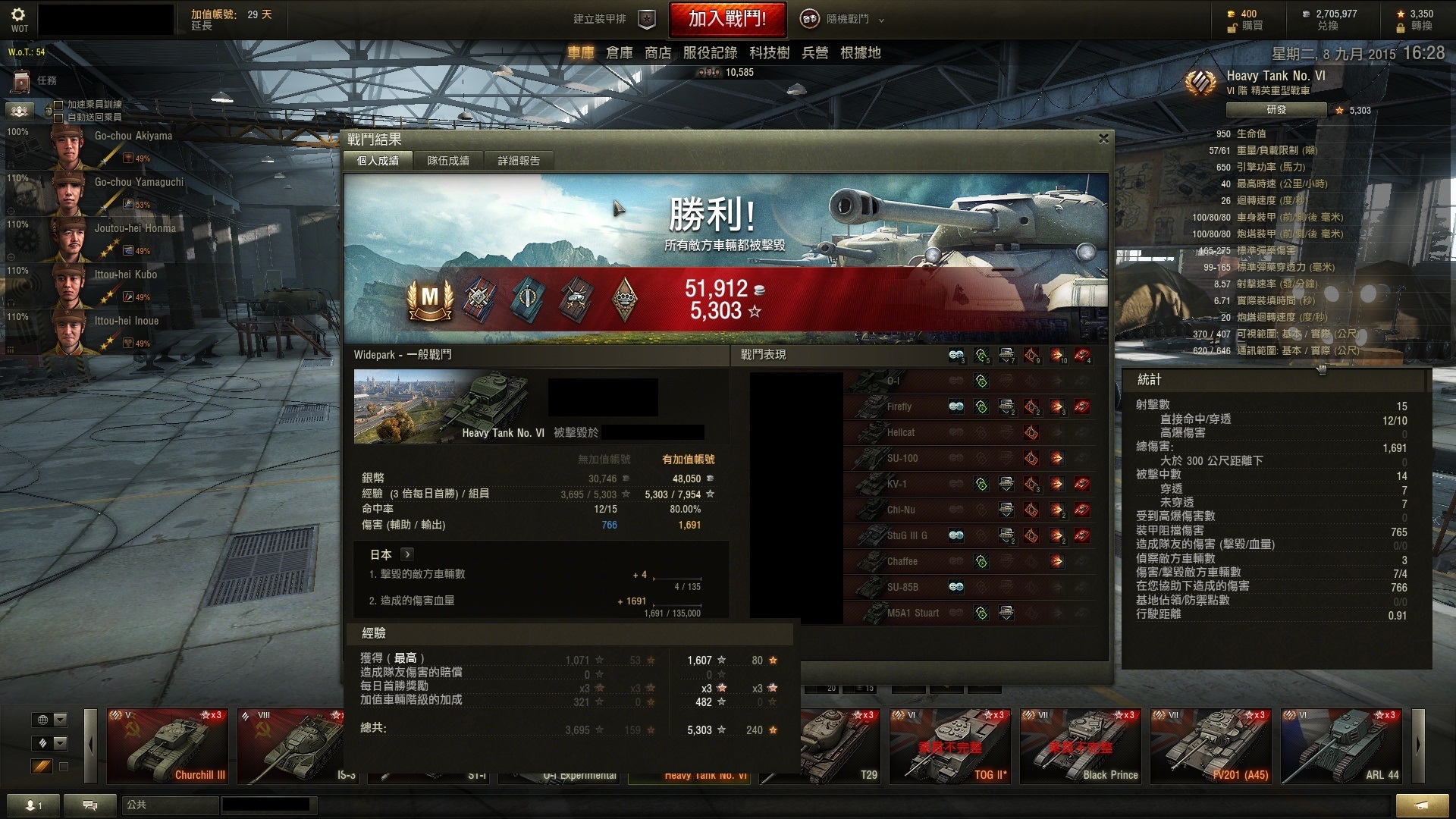
Task: Open the 倉庫 depot menu
Action: [619, 53]
